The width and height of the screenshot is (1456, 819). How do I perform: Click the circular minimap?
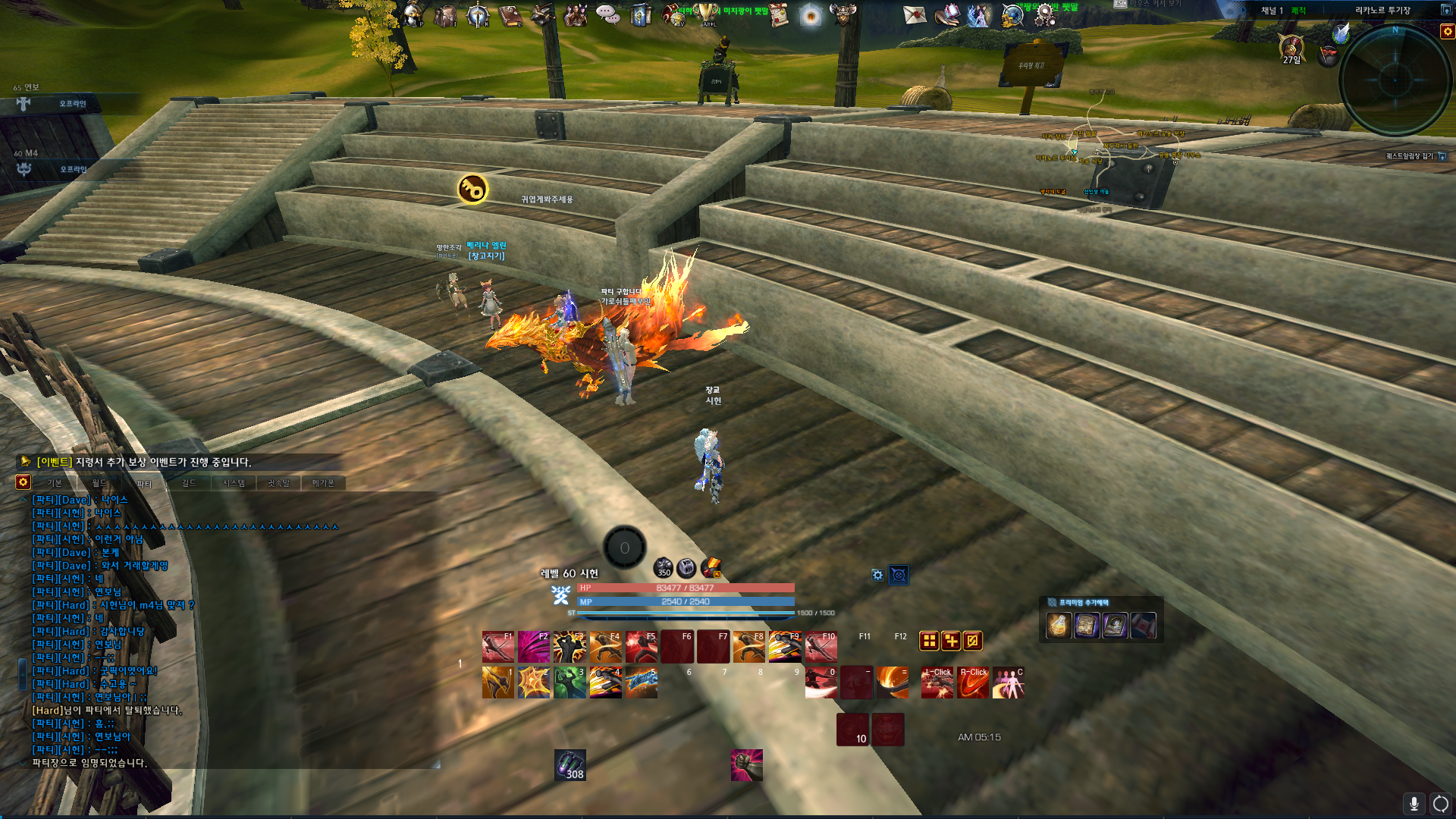point(1395,80)
